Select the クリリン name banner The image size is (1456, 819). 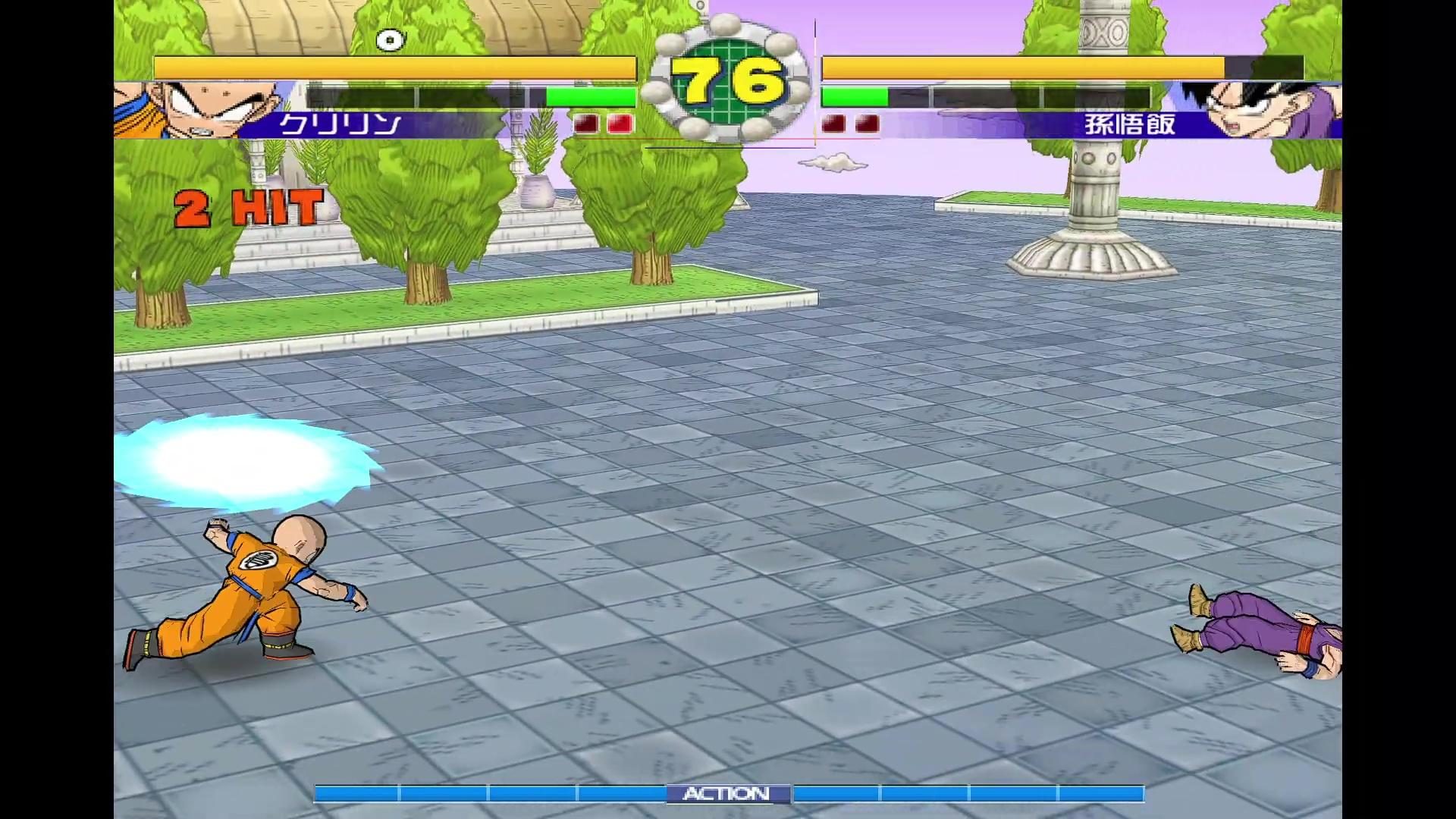tap(341, 123)
